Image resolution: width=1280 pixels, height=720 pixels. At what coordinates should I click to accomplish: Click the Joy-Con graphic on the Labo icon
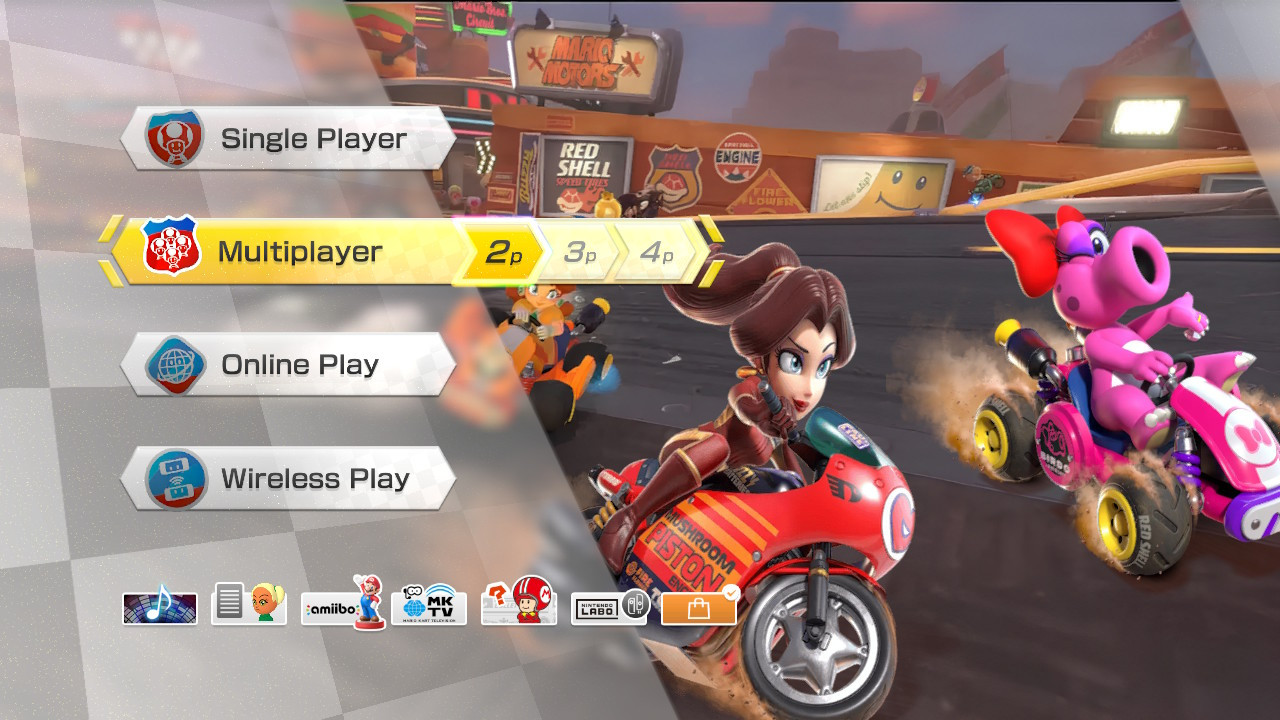(x=634, y=604)
